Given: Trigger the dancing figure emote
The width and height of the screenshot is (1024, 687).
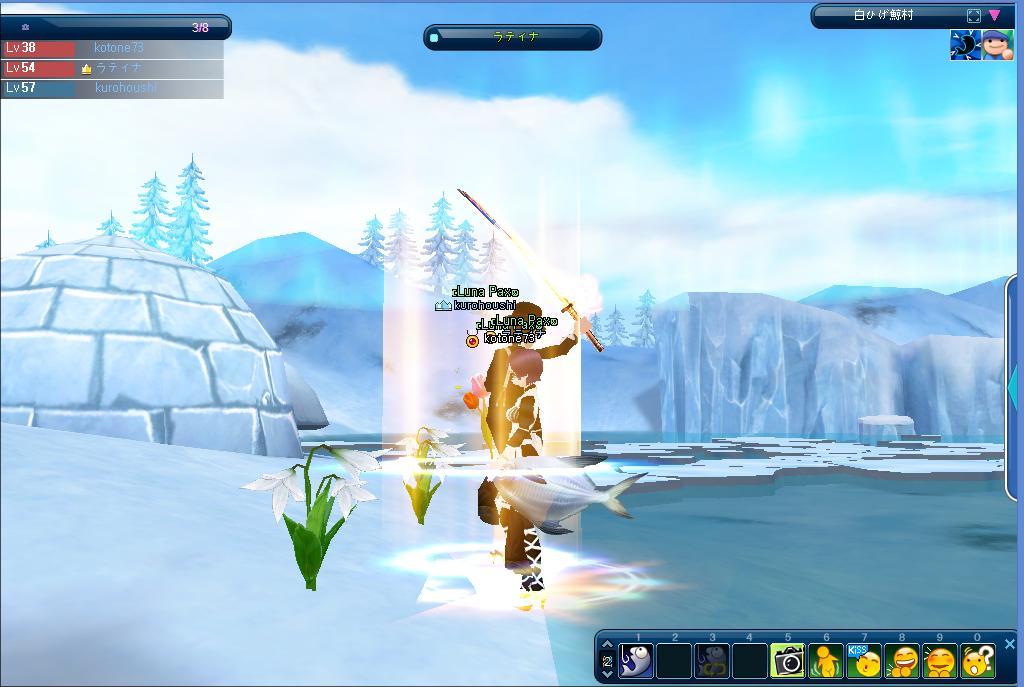Looking at the screenshot, I should coord(826,661).
